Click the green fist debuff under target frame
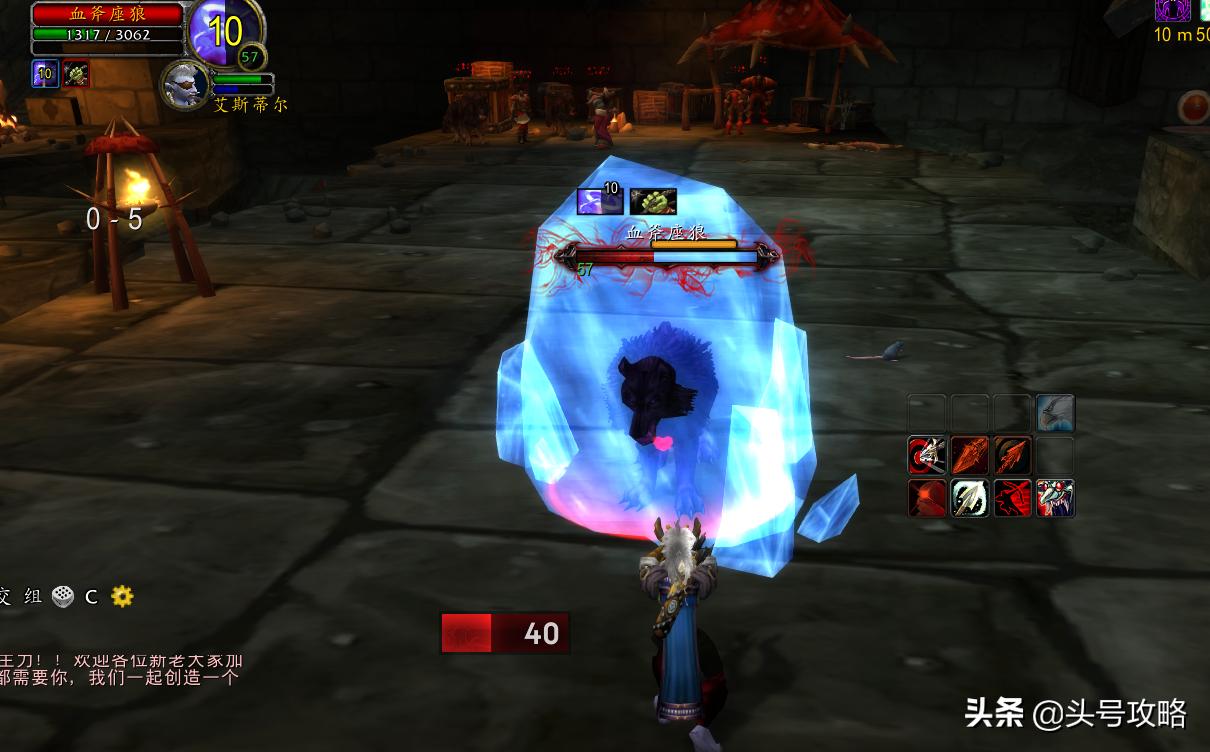1210x752 pixels. [76, 74]
